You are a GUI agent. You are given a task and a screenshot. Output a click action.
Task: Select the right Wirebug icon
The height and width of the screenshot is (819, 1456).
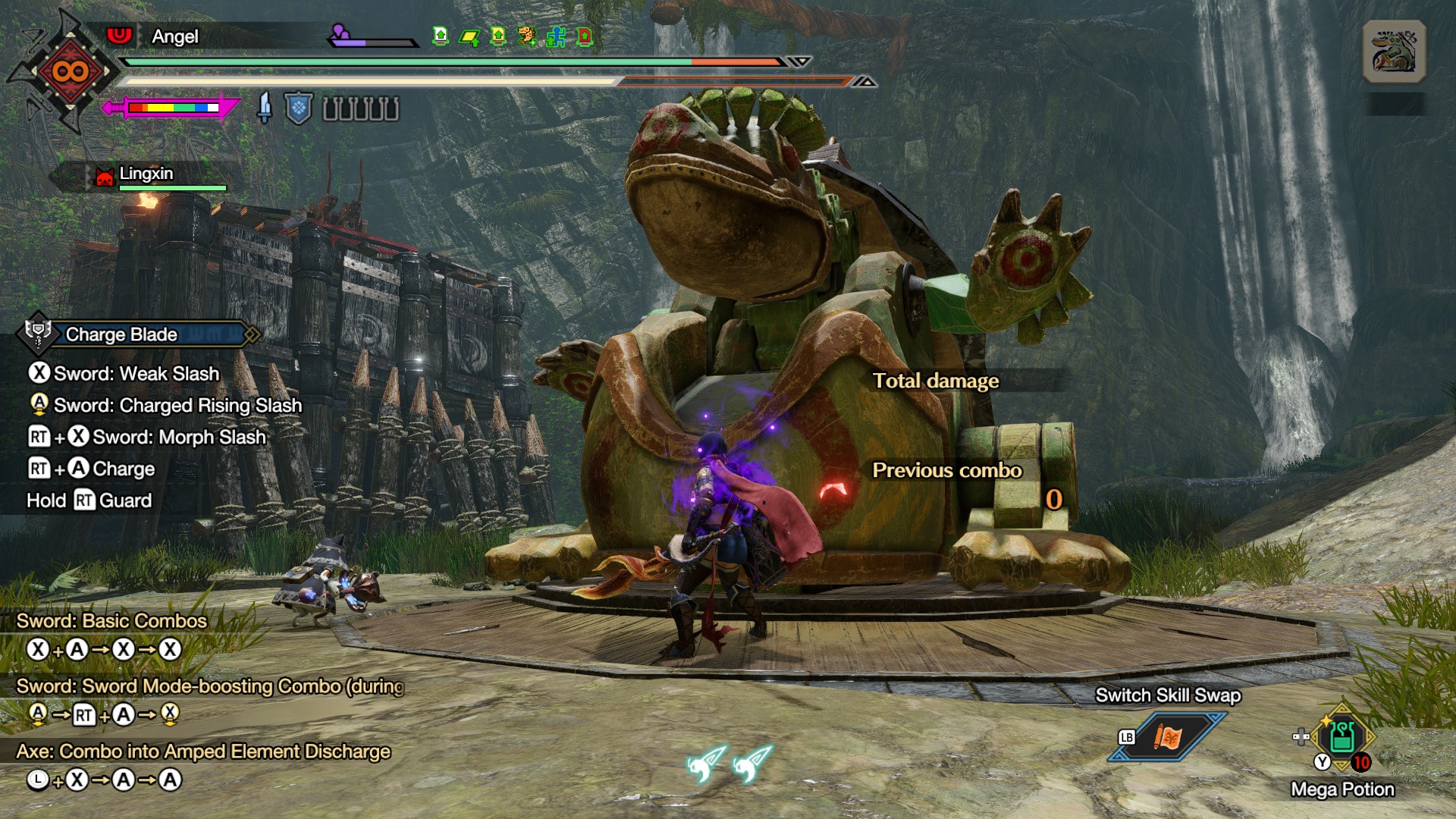coord(752,764)
